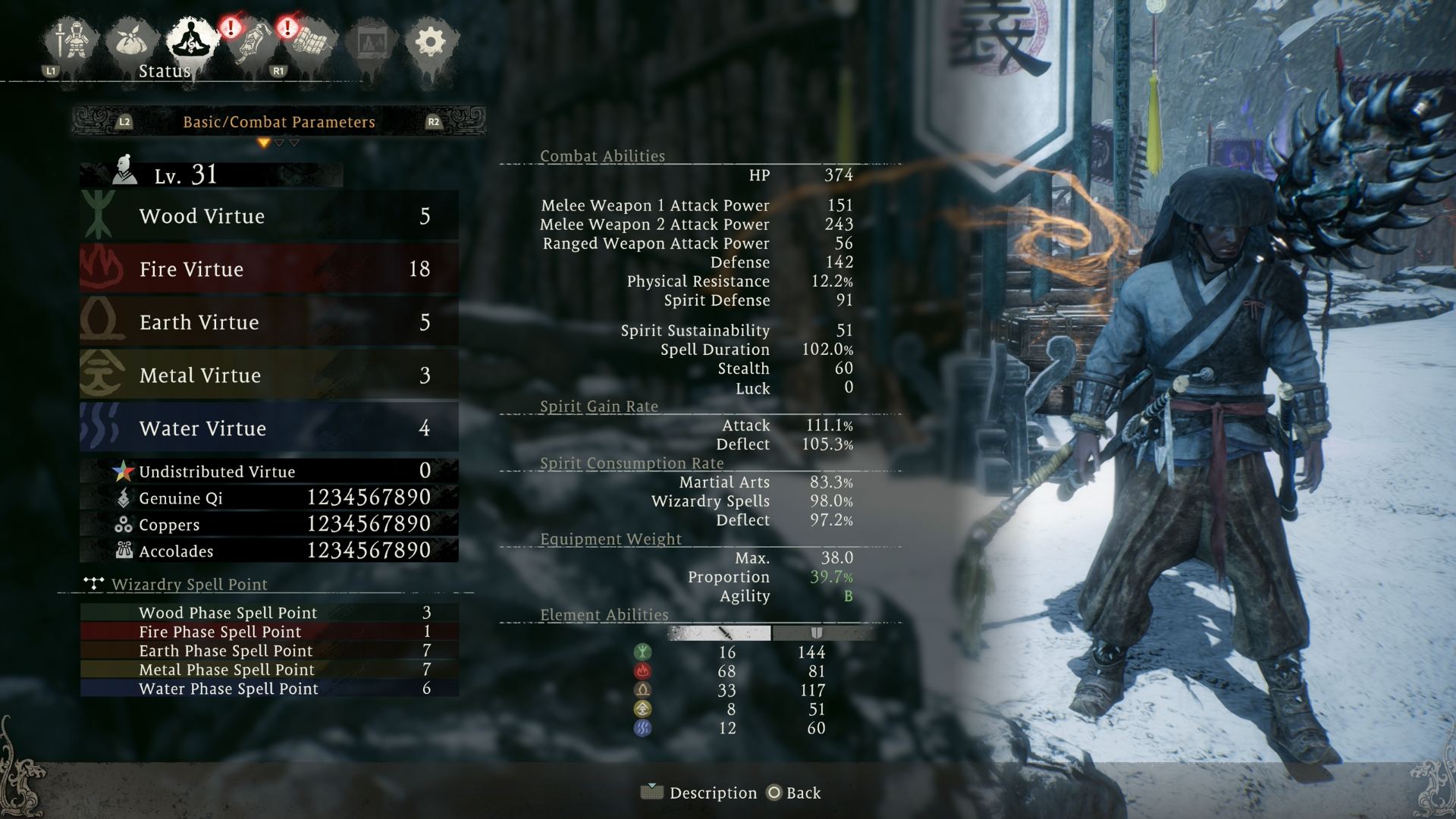1456x819 pixels.
Task: Select the meditating Status icon
Action: click(x=190, y=39)
